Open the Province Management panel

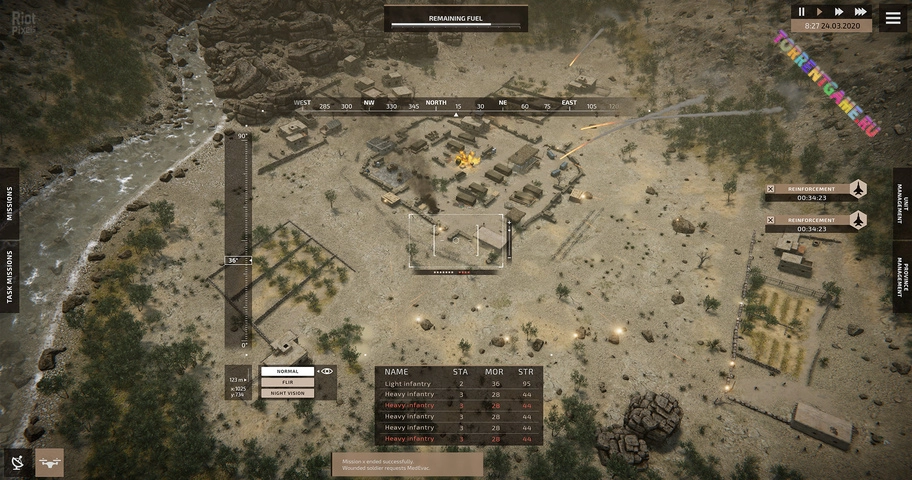pyautogui.click(x=902, y=276)
